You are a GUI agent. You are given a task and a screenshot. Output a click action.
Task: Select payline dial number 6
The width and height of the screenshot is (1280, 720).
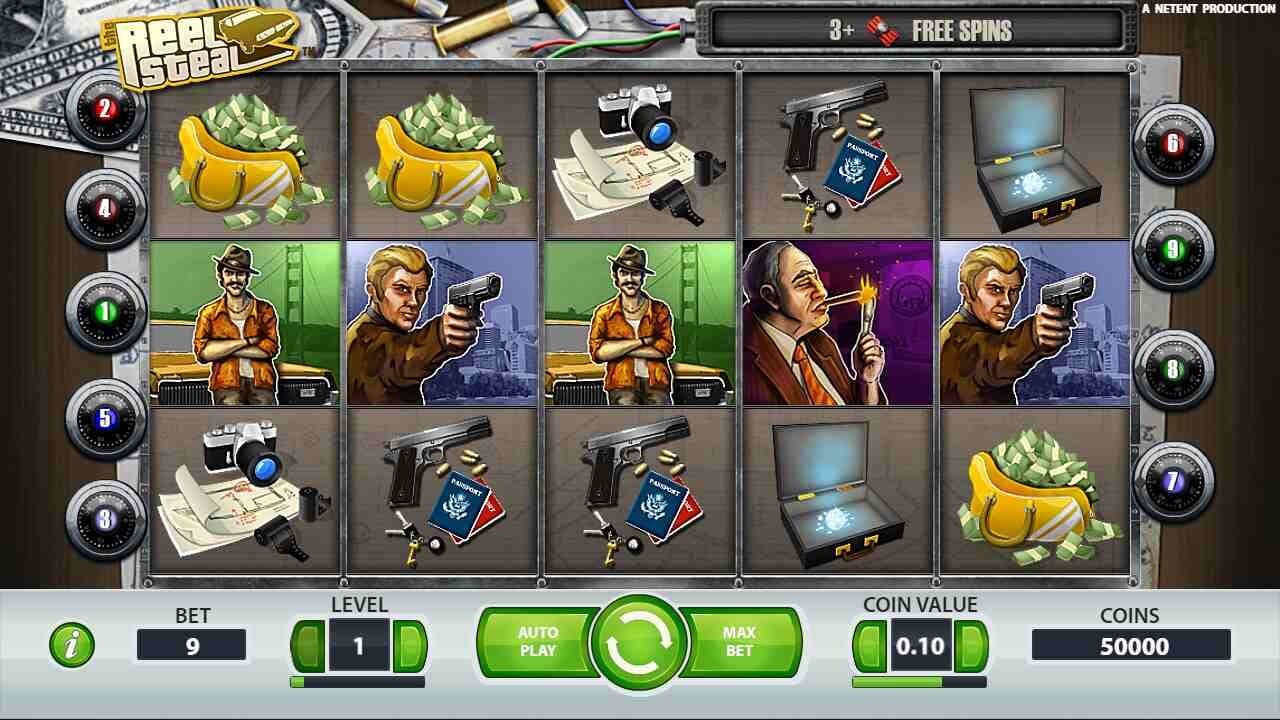tap(1173, 144)
